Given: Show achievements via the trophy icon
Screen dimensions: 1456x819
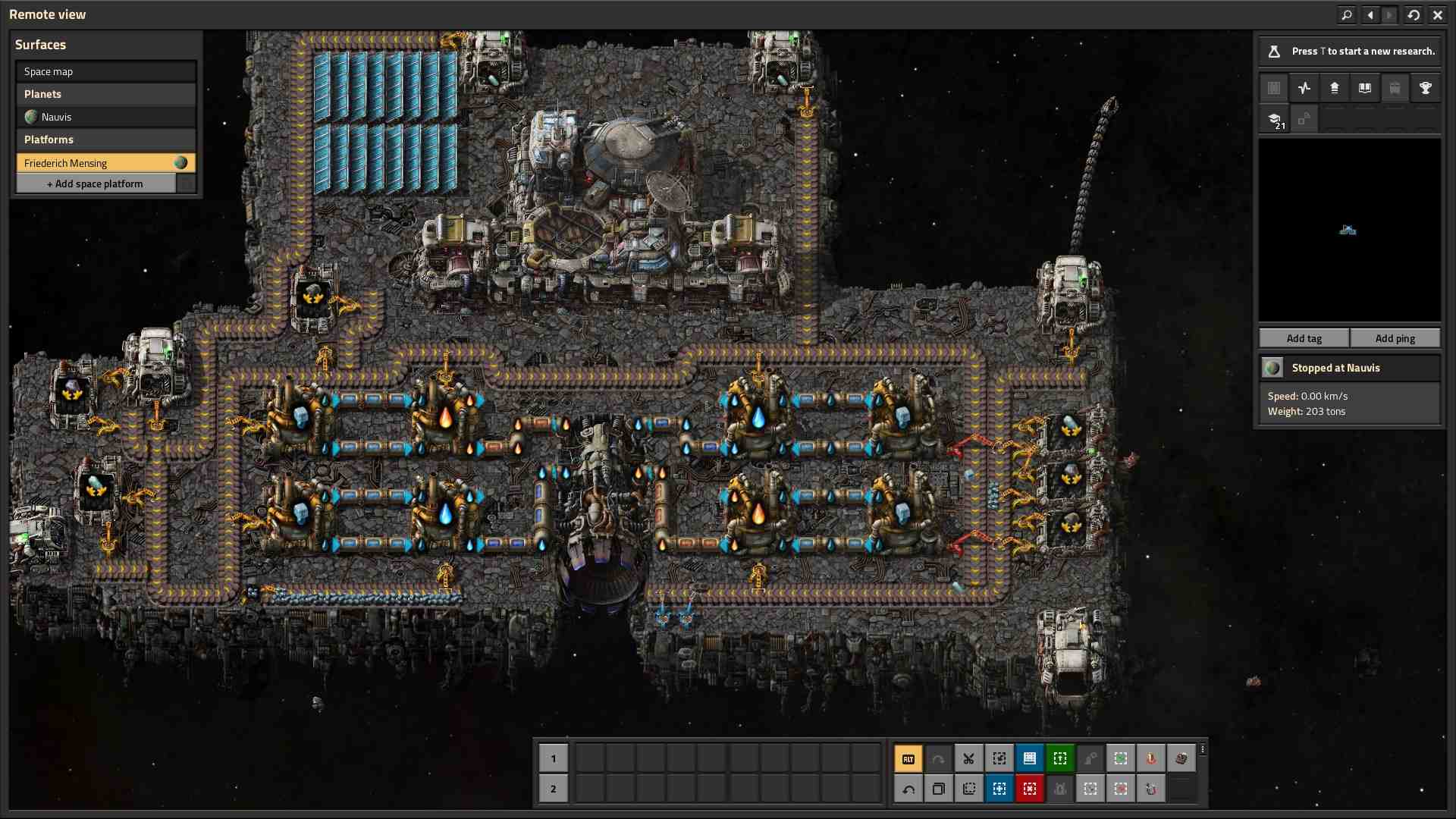Looking at the screenshot, I should tap(1426, 88).
